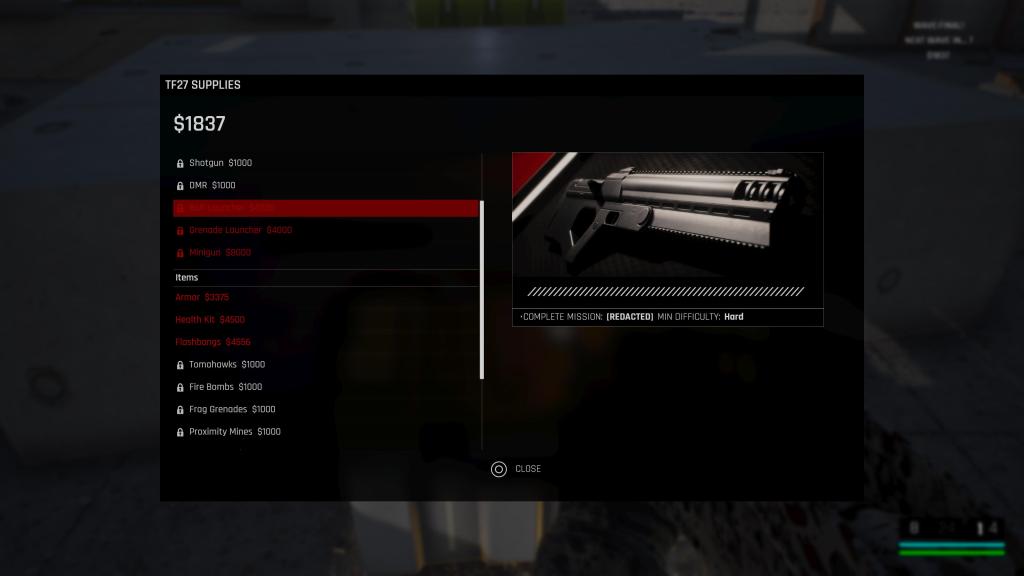This screenshot has width=1024, height=576.
Task: Choose the DMR weapon row
Action: (212, 185)
